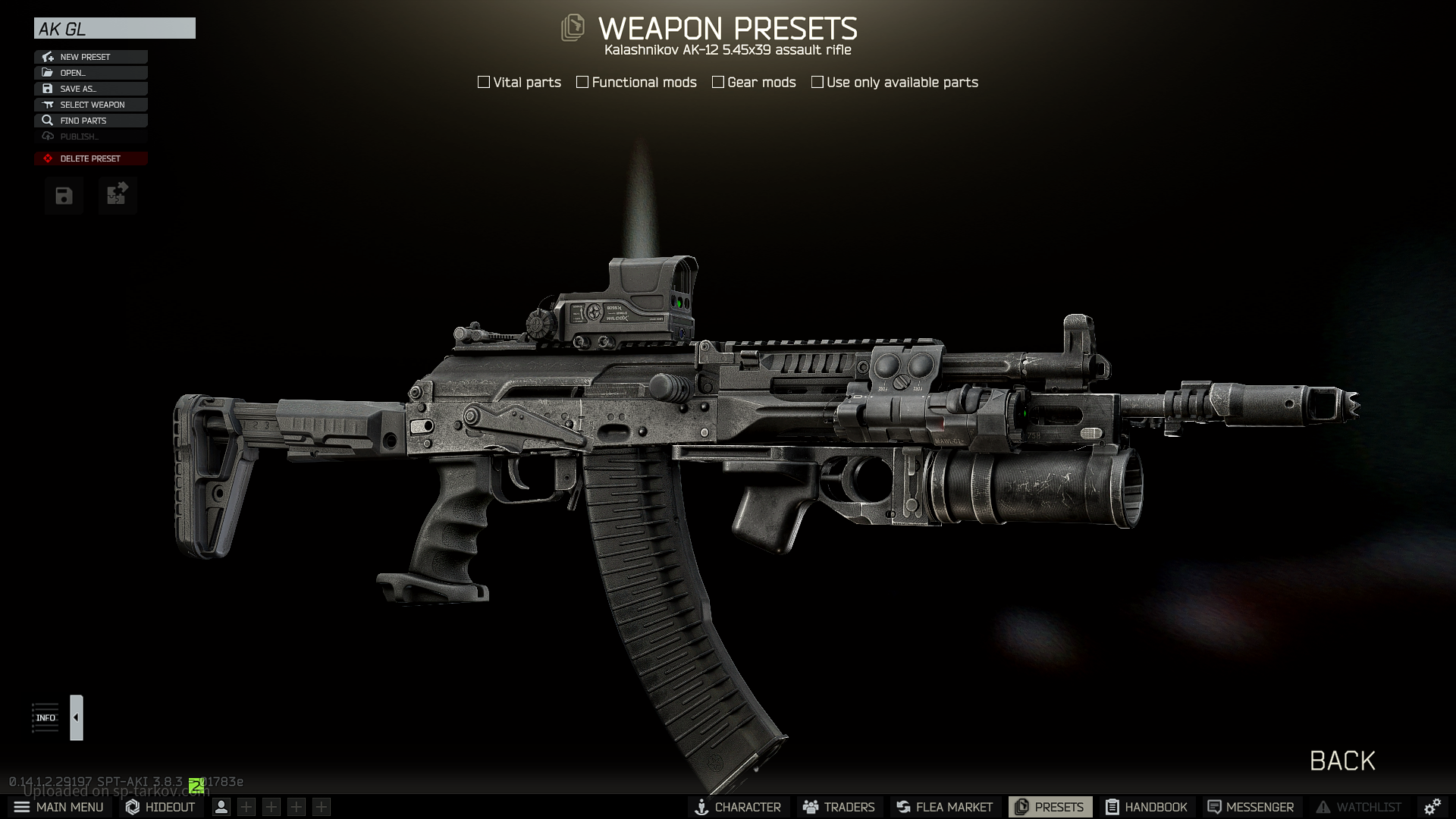Open the Main Menu
The image size is (1456, 819).
(59, 807)
